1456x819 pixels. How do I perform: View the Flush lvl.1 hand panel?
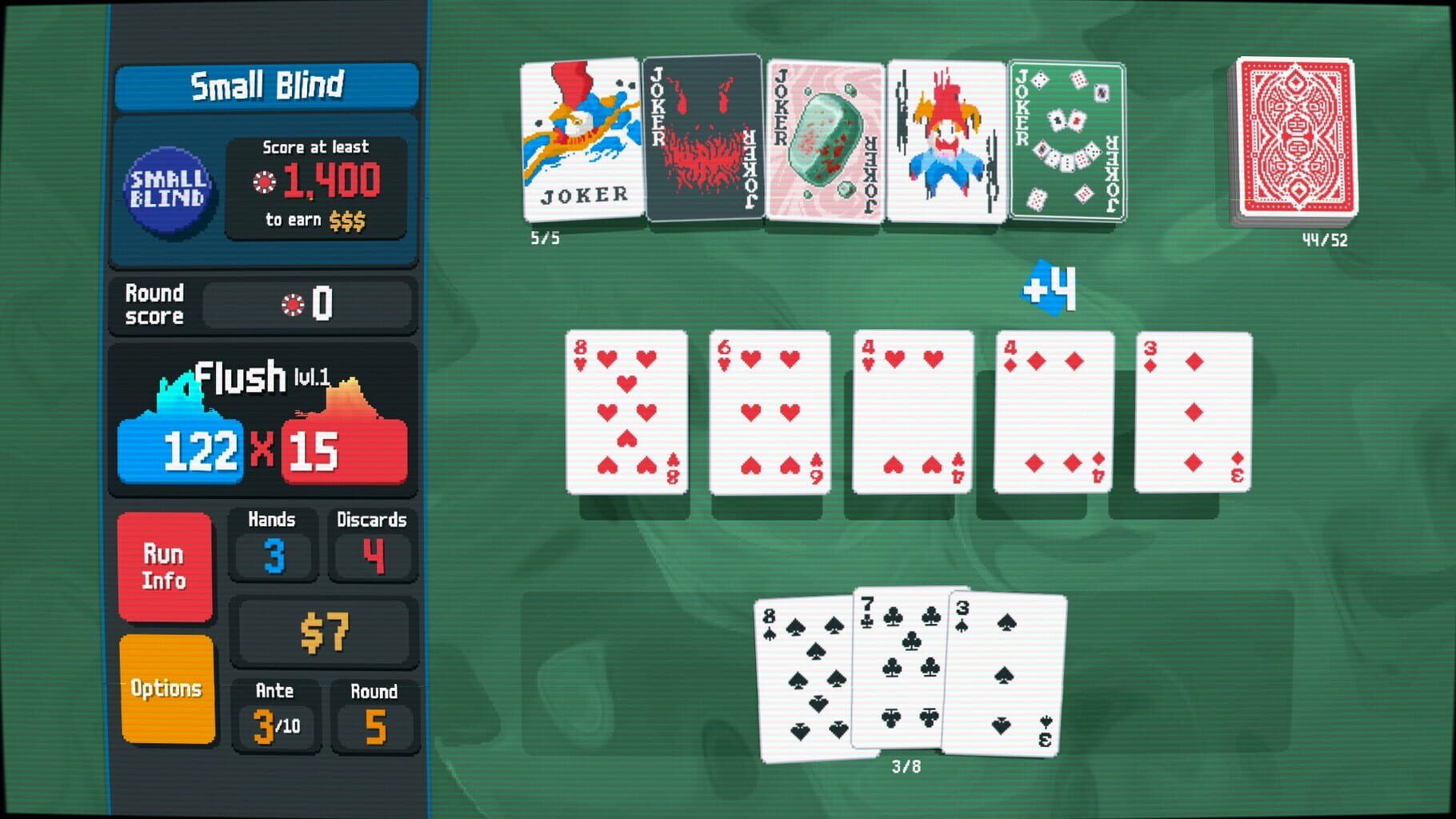[264, 382]
